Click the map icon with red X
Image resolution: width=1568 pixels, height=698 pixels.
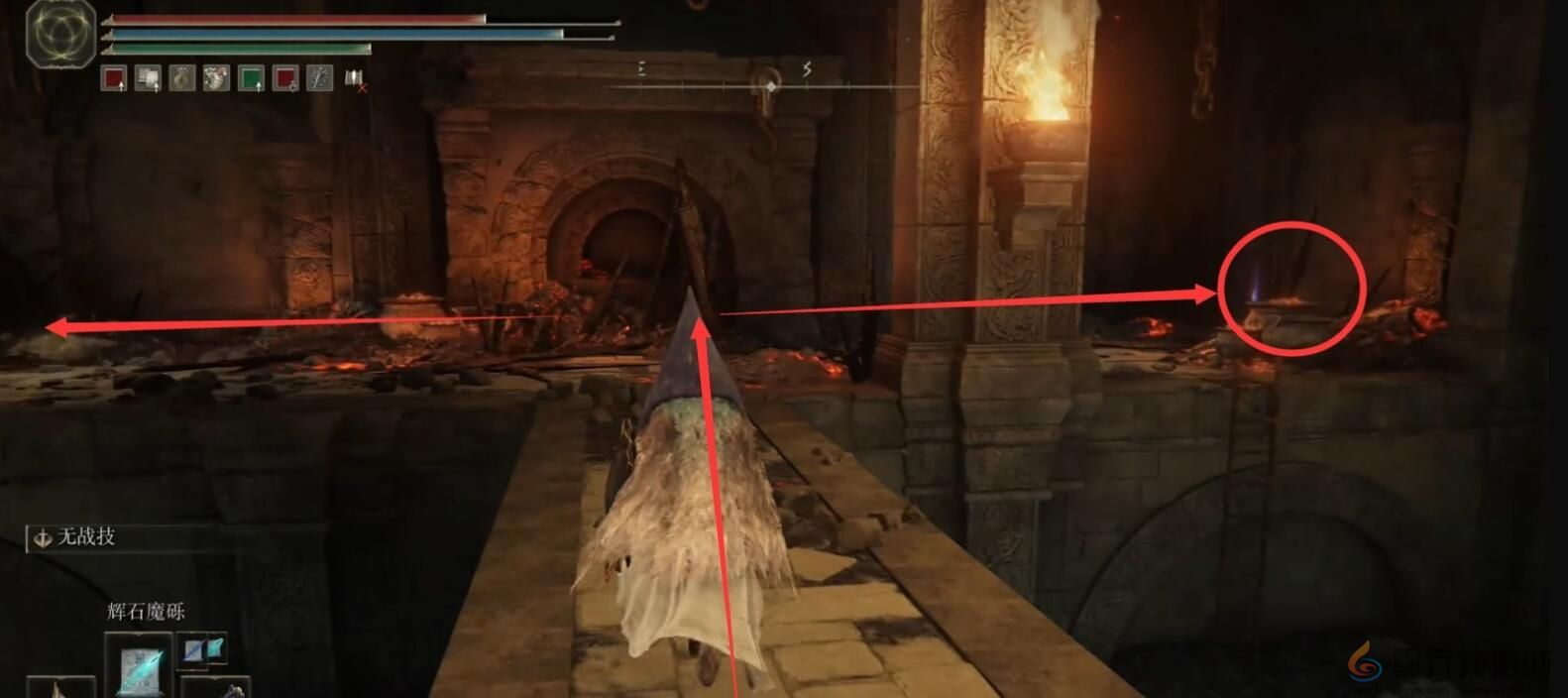355,78
